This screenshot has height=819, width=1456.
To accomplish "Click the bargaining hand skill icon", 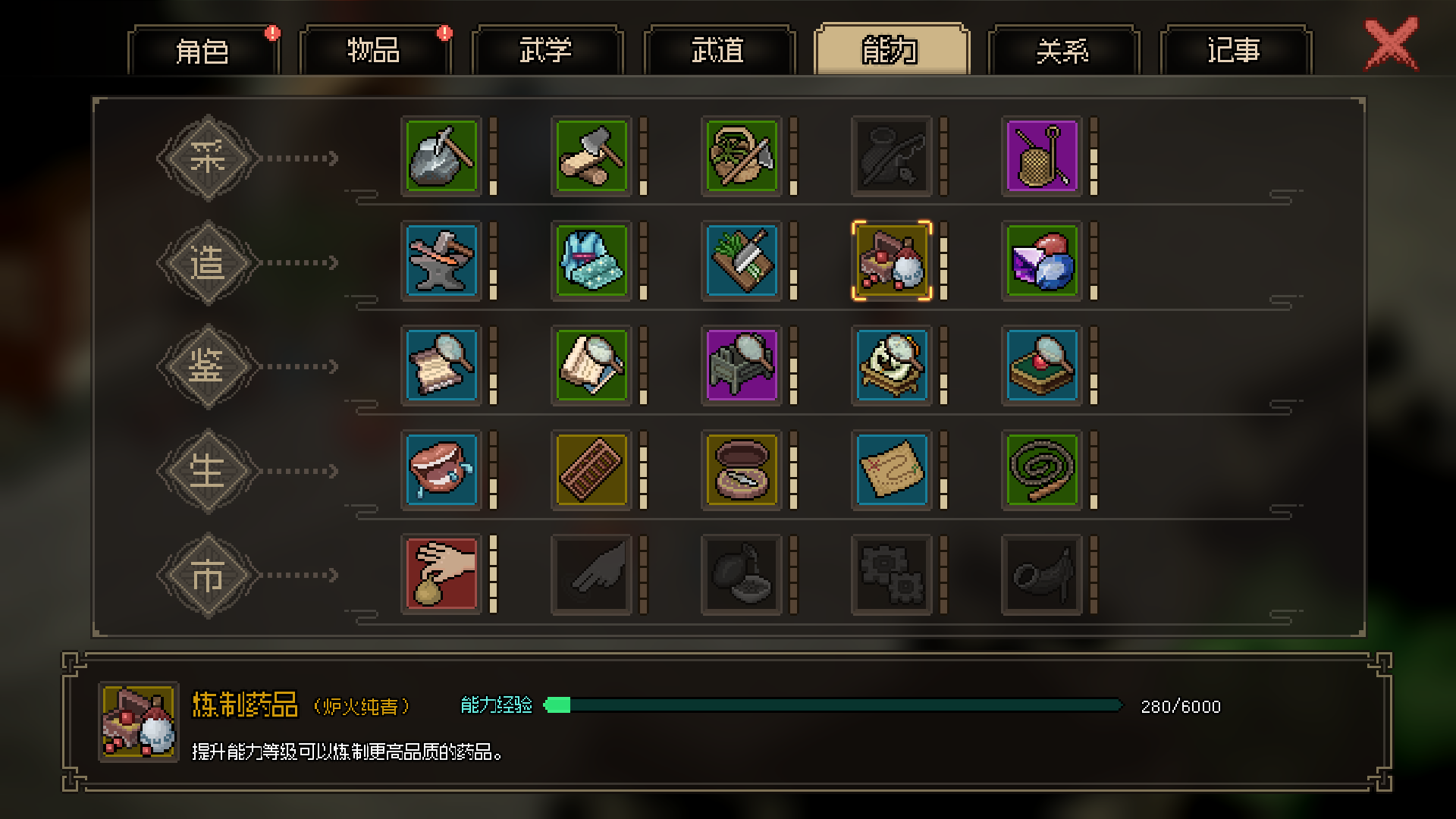I will click(x=441, y=574).
